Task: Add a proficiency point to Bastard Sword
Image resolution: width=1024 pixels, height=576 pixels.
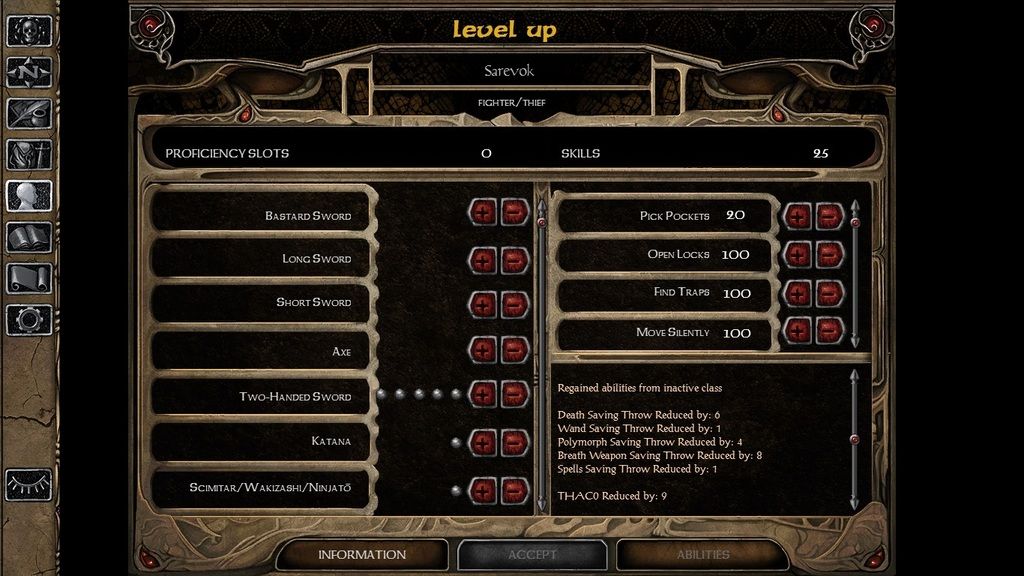Action: point(483,212)
